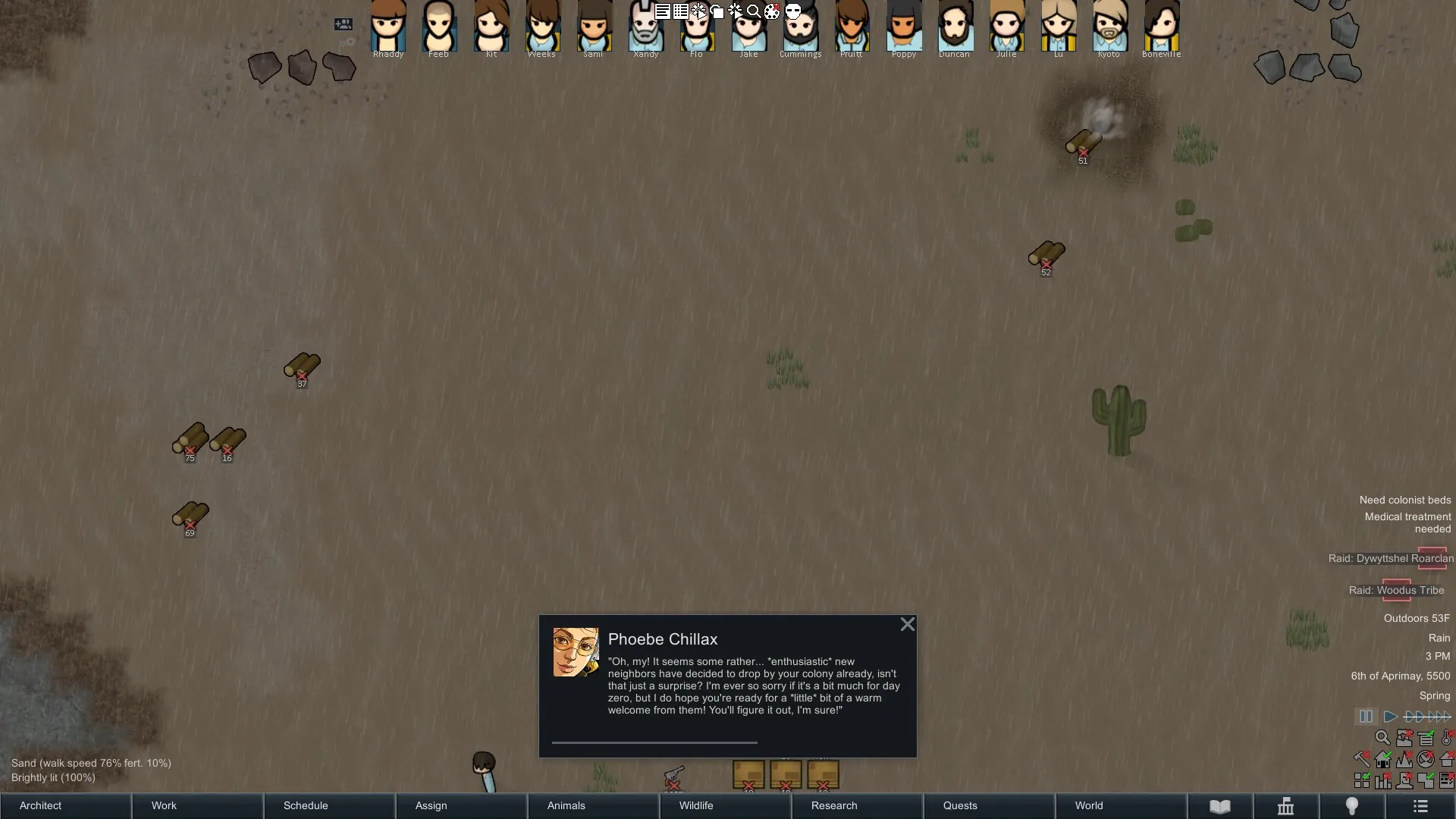Switch to the Schedule tab
The height and width of the screenshot is (819, 1456).
coord(329,805)
